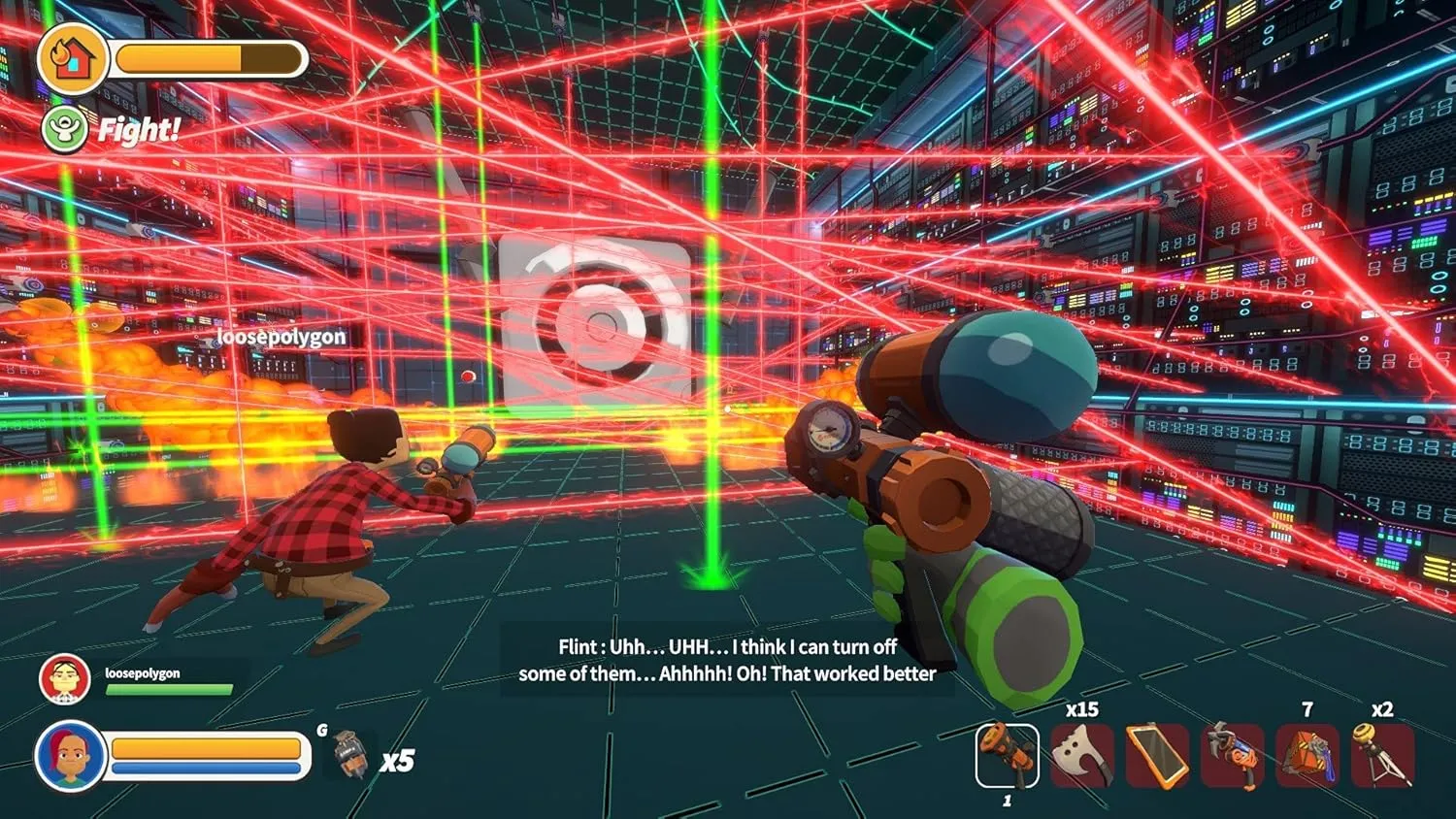Pick the yellow tripod device slot
The height and width of the screenshot is (819, 1456).
point(1383,755)
